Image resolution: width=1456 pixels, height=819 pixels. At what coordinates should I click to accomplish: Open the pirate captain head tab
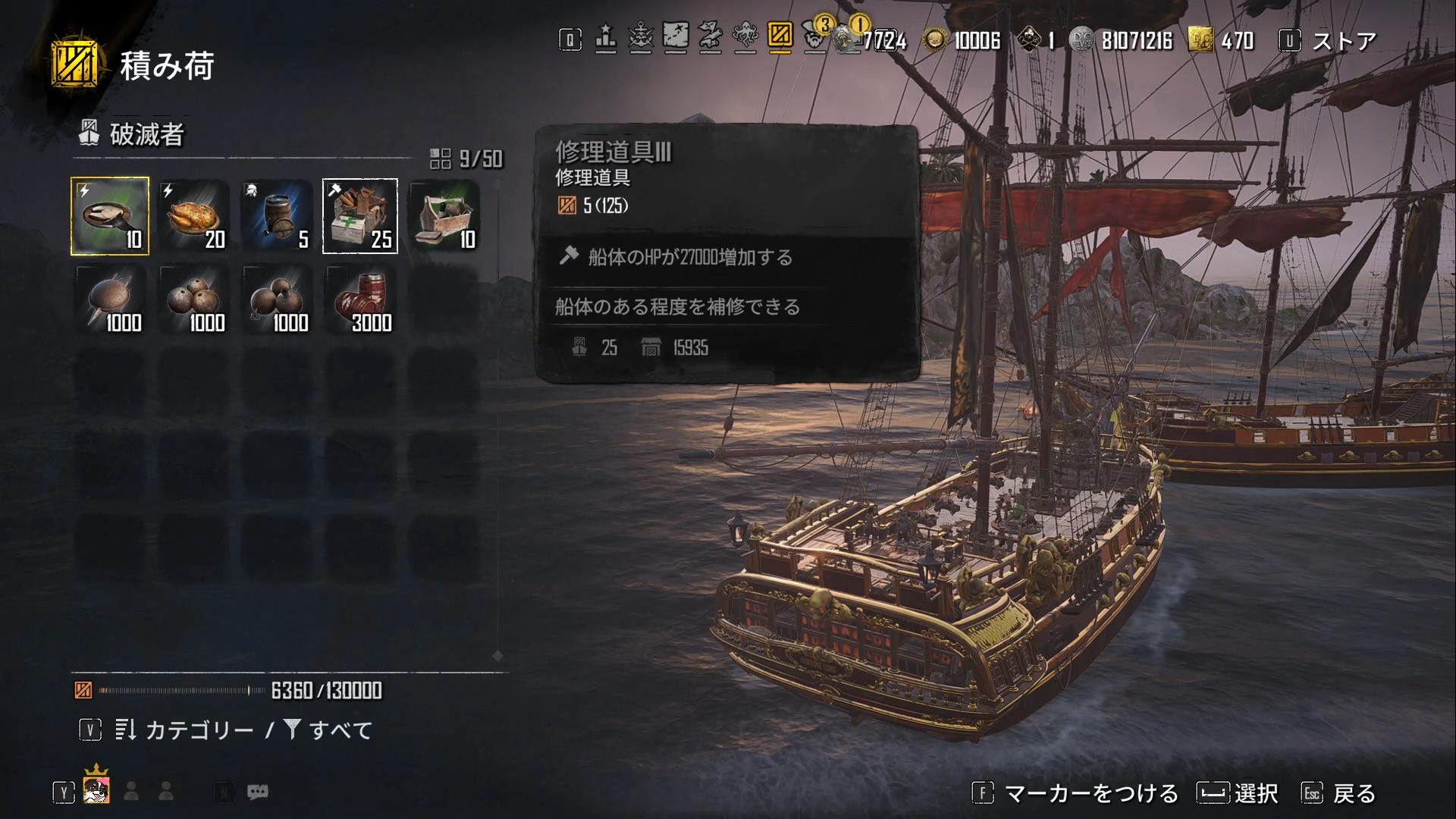tap(815, 37)
